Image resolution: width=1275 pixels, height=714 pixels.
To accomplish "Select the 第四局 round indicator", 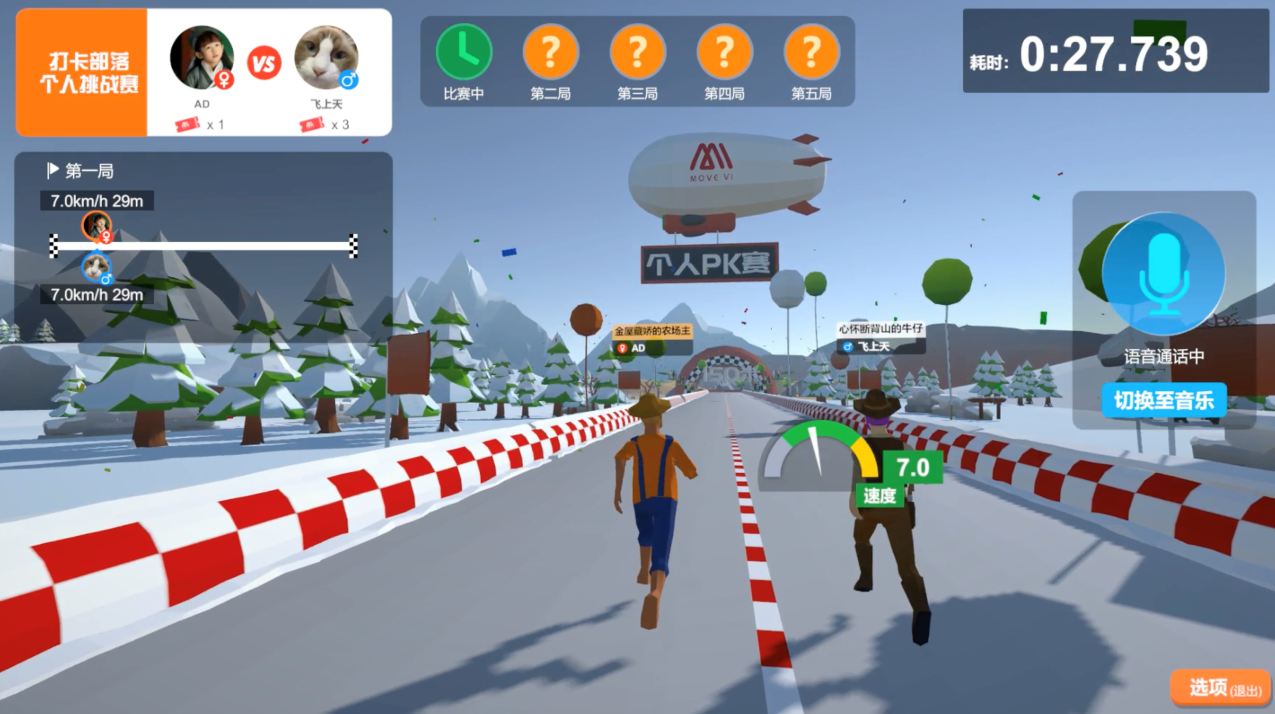I will pos(725,51).
